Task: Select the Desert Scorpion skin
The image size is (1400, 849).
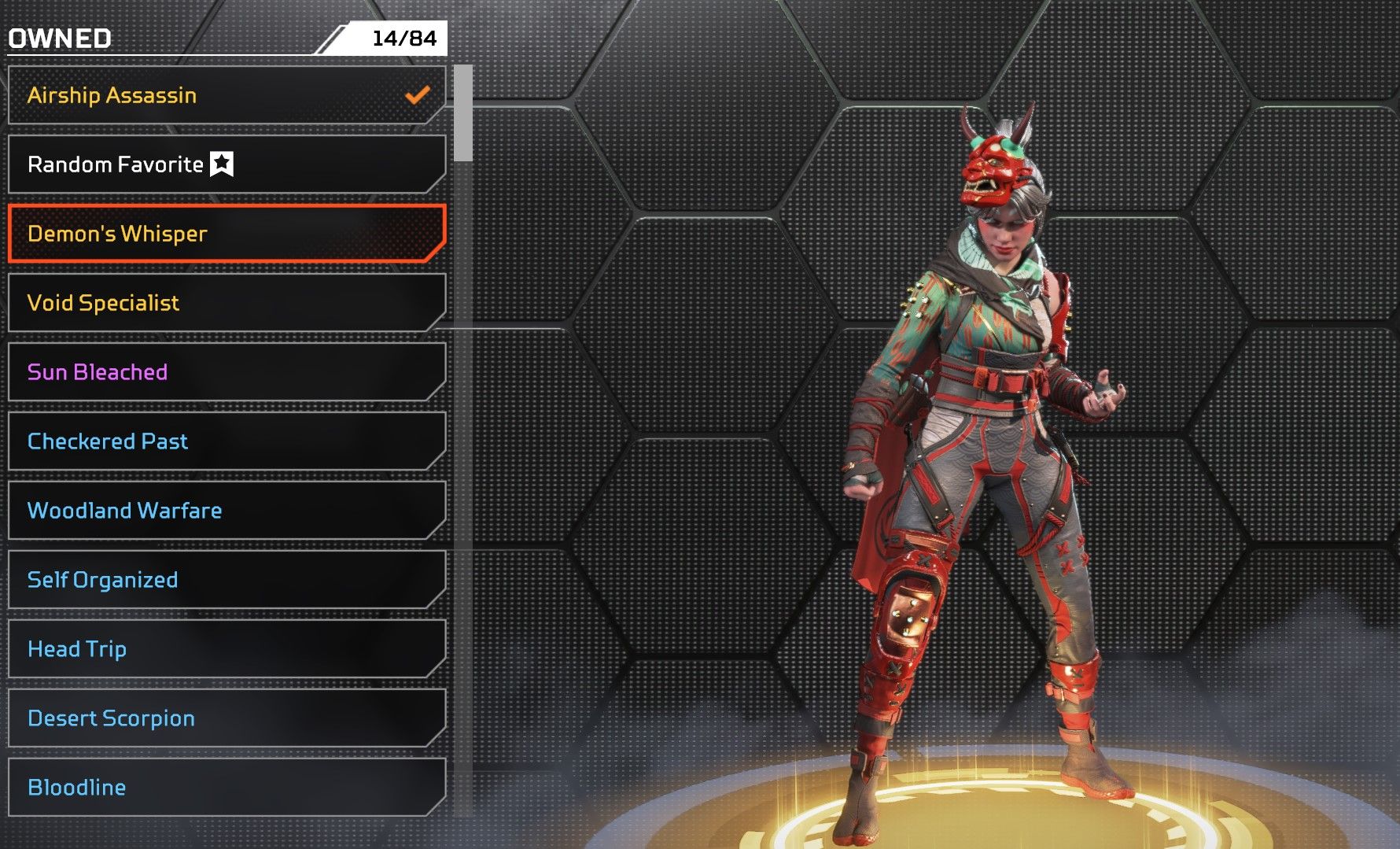Action: click(x=227, y=718)
